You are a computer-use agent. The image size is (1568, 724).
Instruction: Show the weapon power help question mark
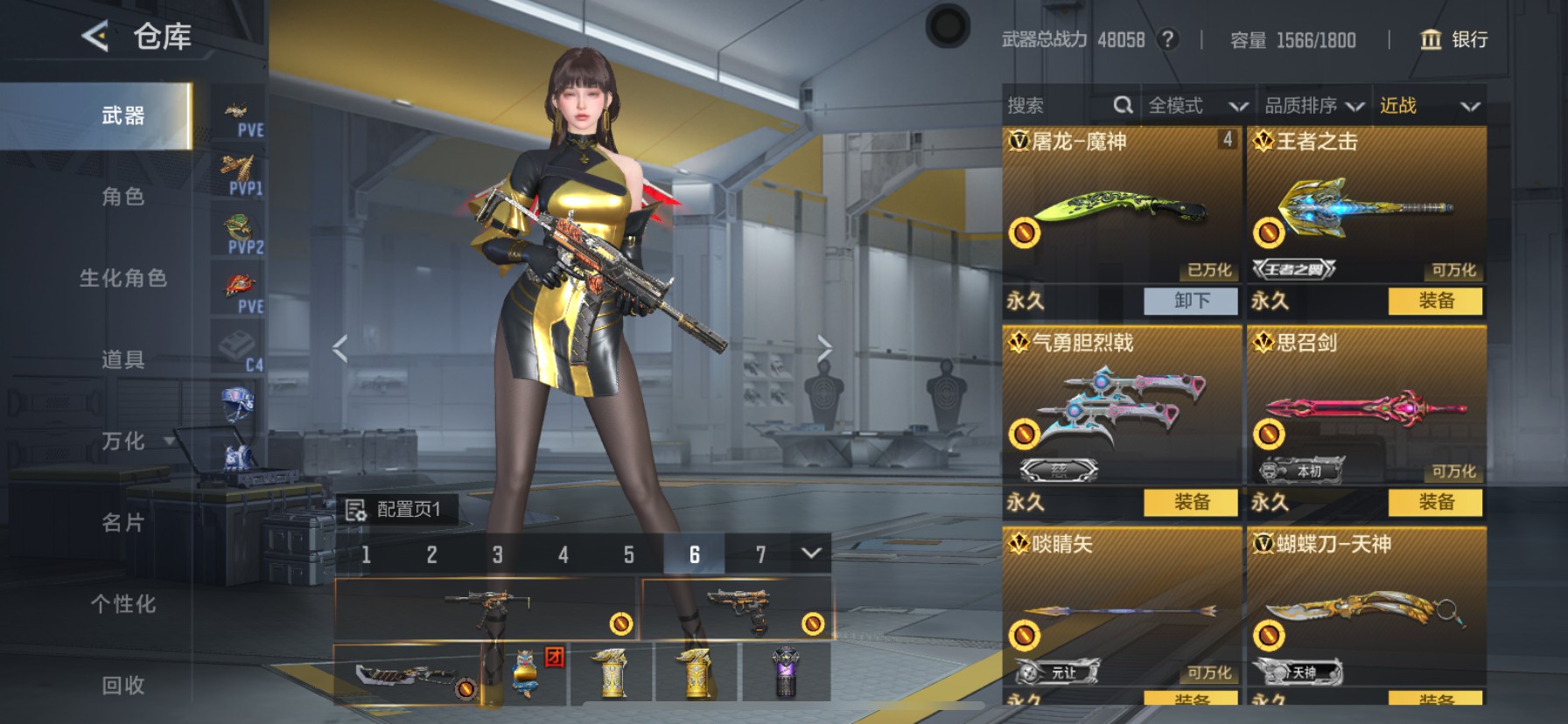[1167, 39]
